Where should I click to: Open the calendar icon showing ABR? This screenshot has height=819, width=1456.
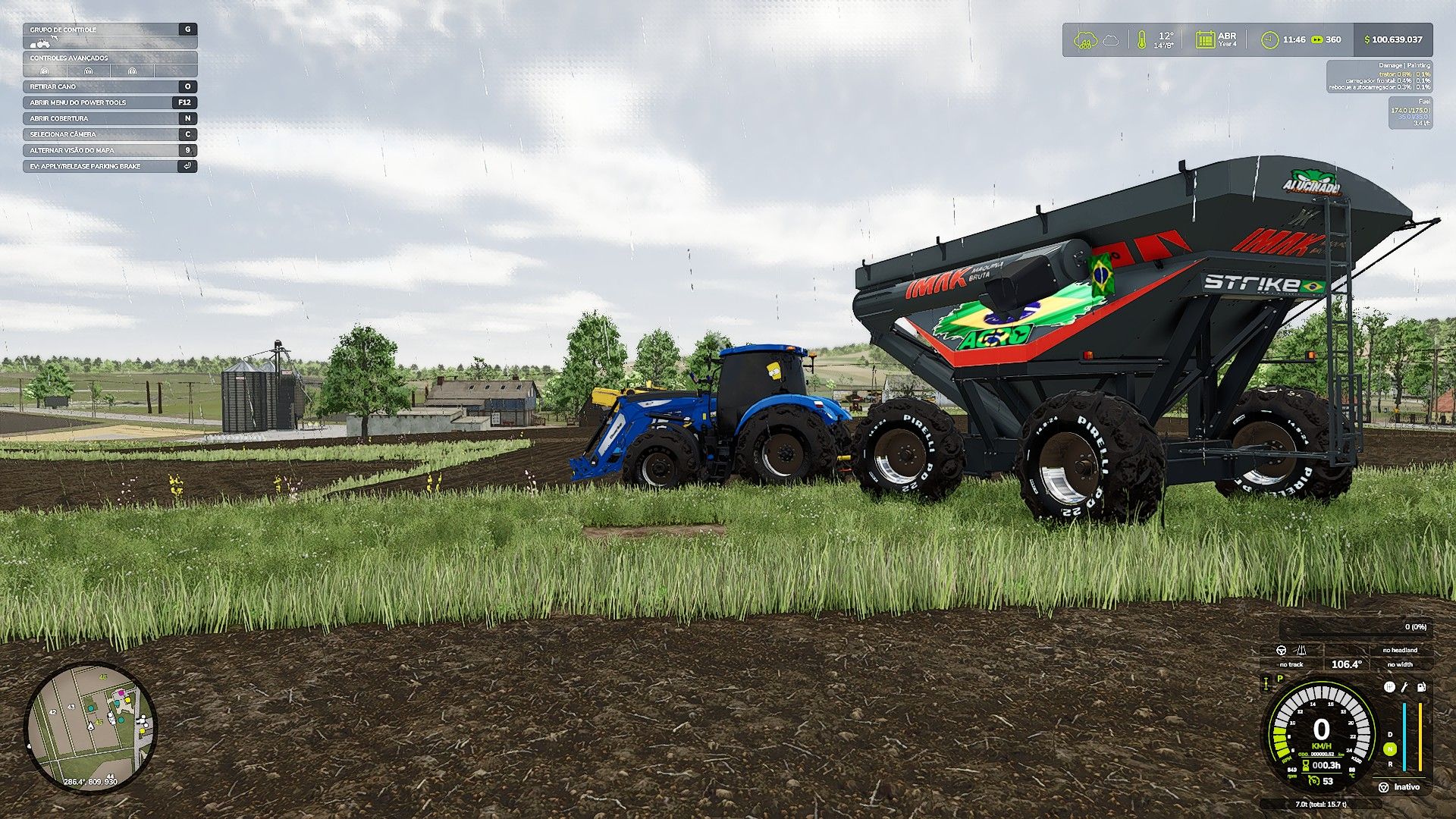(x=1204, y=40)
